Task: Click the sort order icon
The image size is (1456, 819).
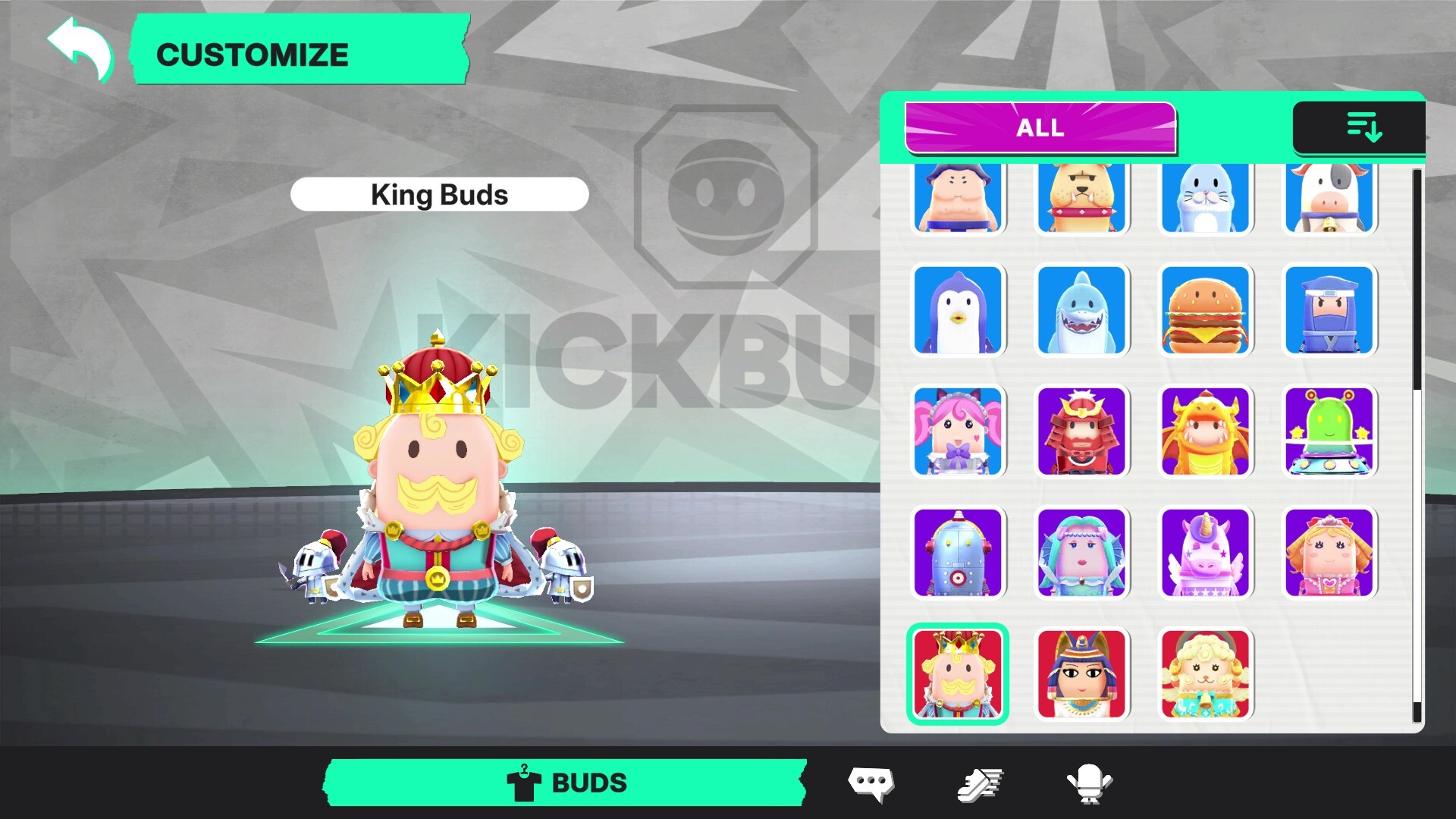Action: [1365, 129]
